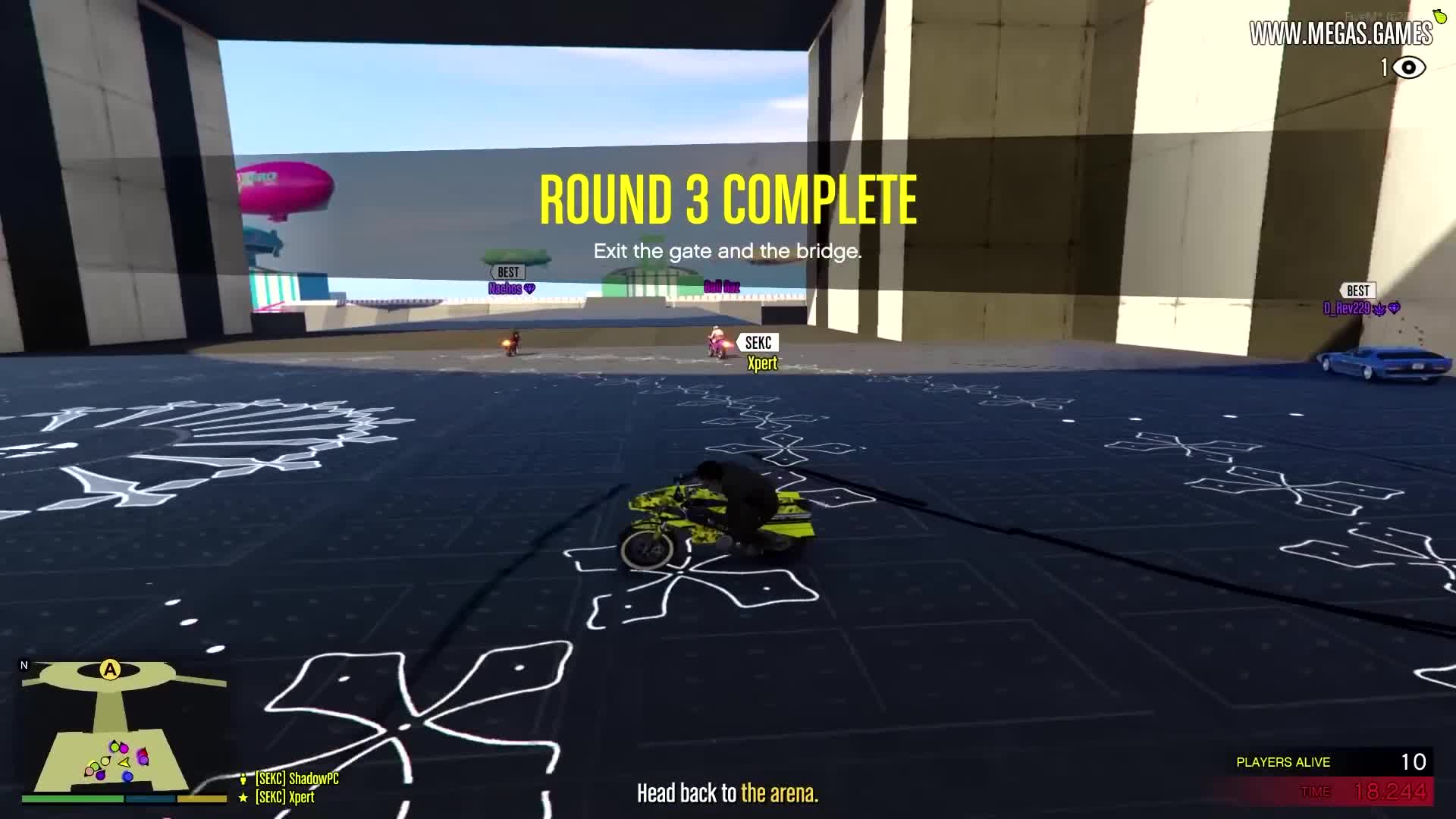Select the PLAYERS ALIVE counter

(1284, 762)
